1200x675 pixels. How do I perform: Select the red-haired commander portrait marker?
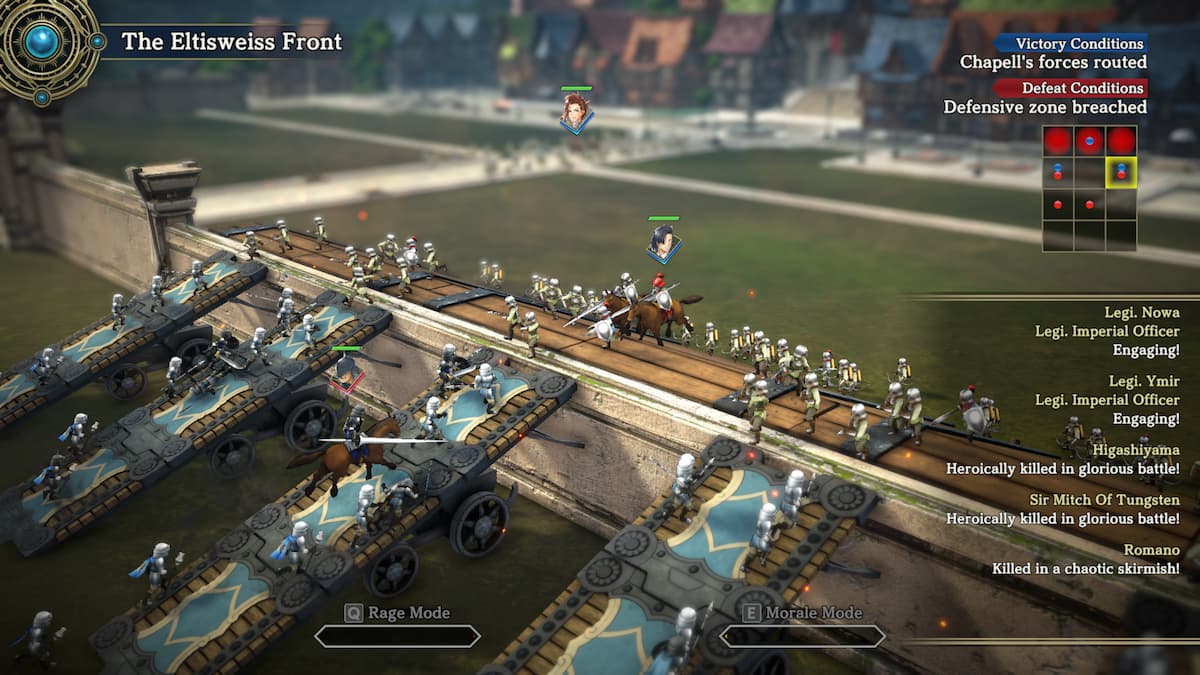(x=575, y=111)
